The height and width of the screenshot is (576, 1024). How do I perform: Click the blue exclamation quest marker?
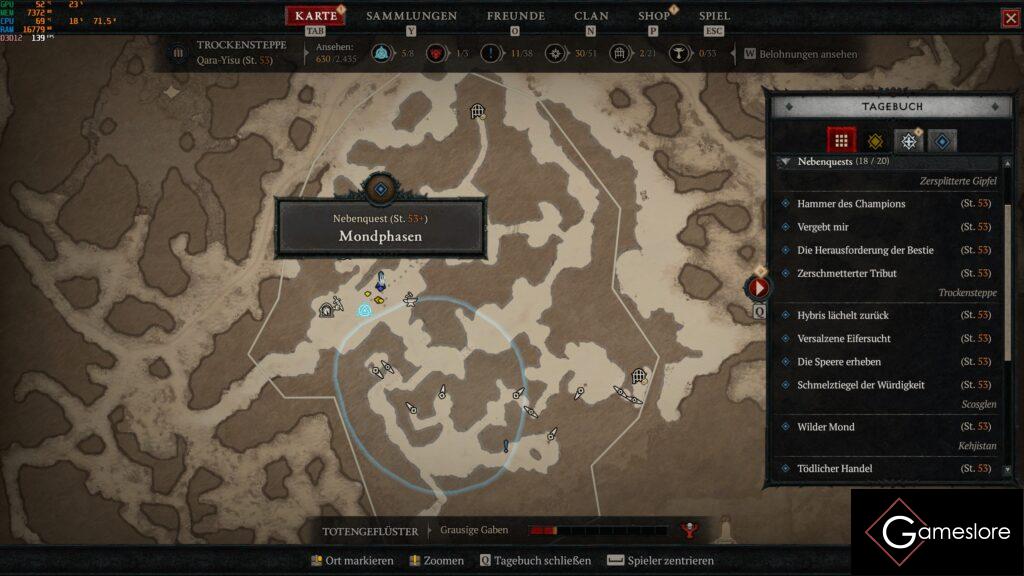pos(506,446)
